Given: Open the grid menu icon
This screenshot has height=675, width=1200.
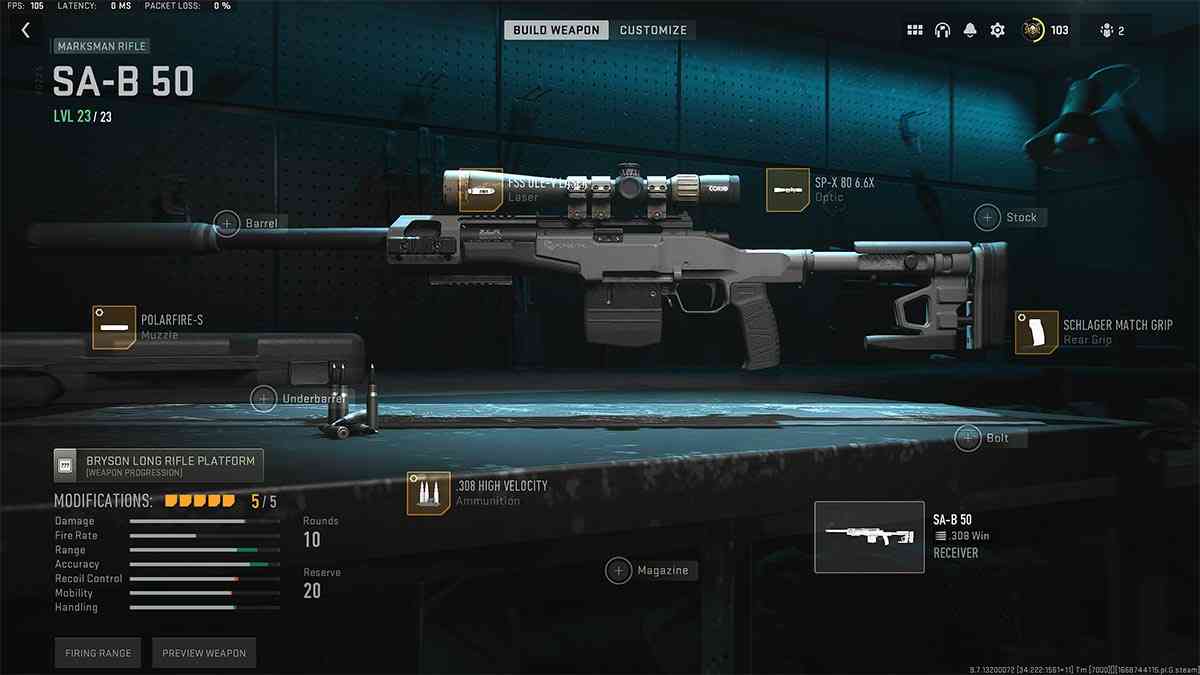Looking at the screenshot, I should pos(915,30).
